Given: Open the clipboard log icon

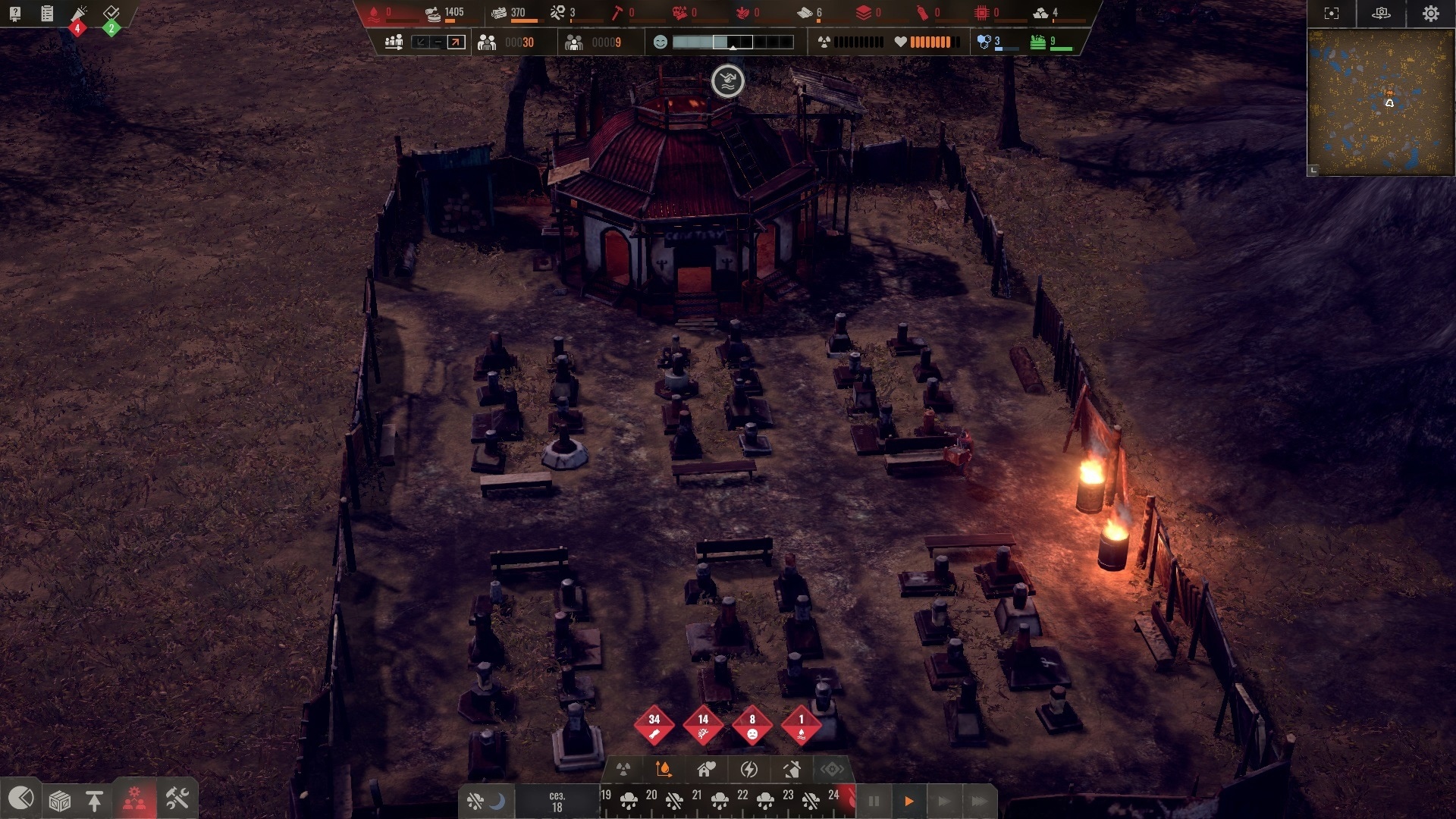Looking at the screenshot, I should (47, 14).
